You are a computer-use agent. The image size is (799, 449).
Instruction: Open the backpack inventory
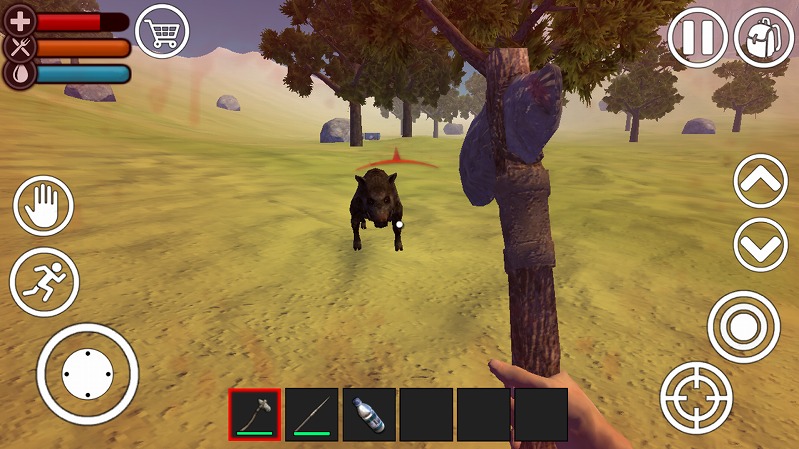coord(763,38)
